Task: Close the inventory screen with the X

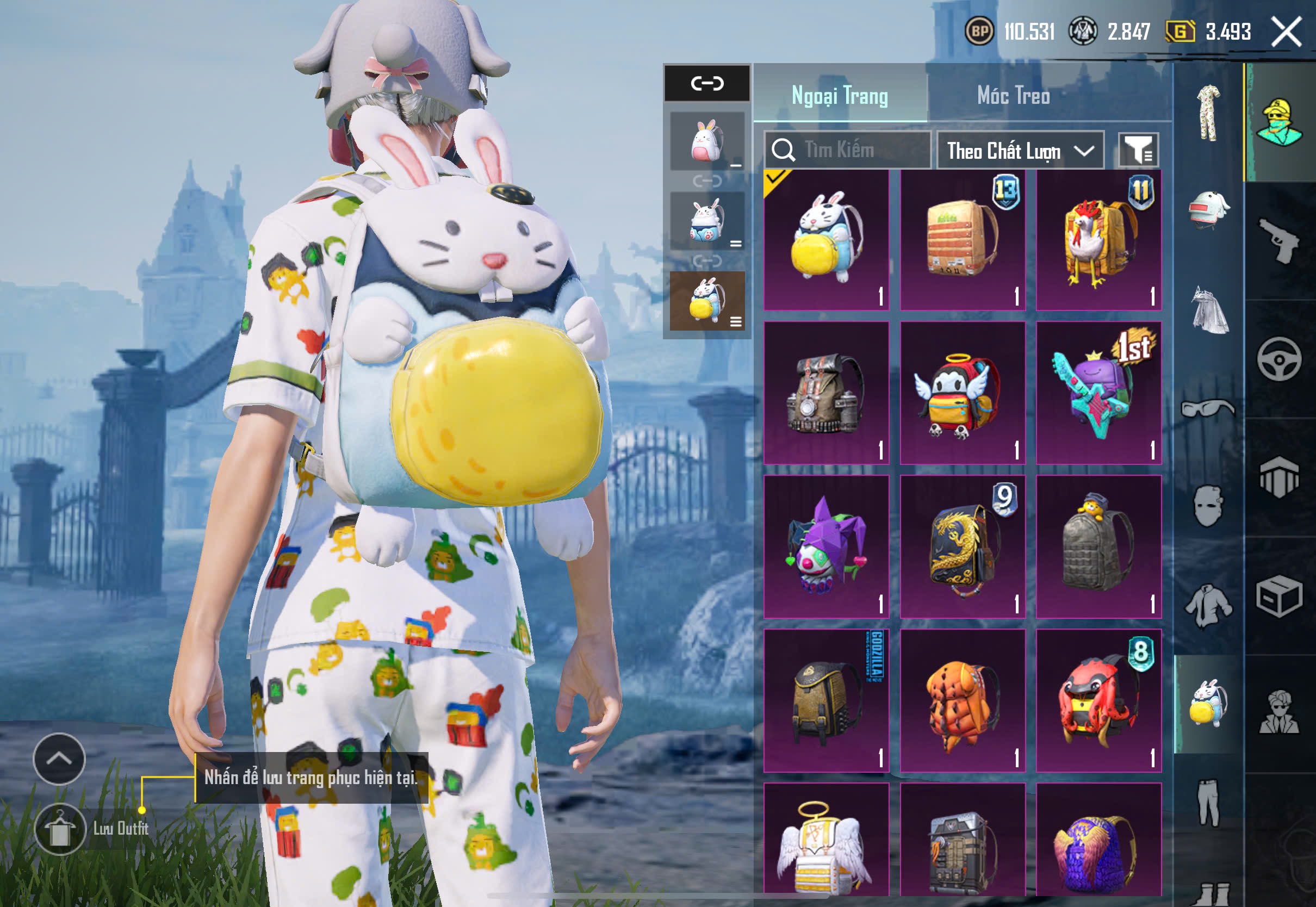Action: point(1287,32)
